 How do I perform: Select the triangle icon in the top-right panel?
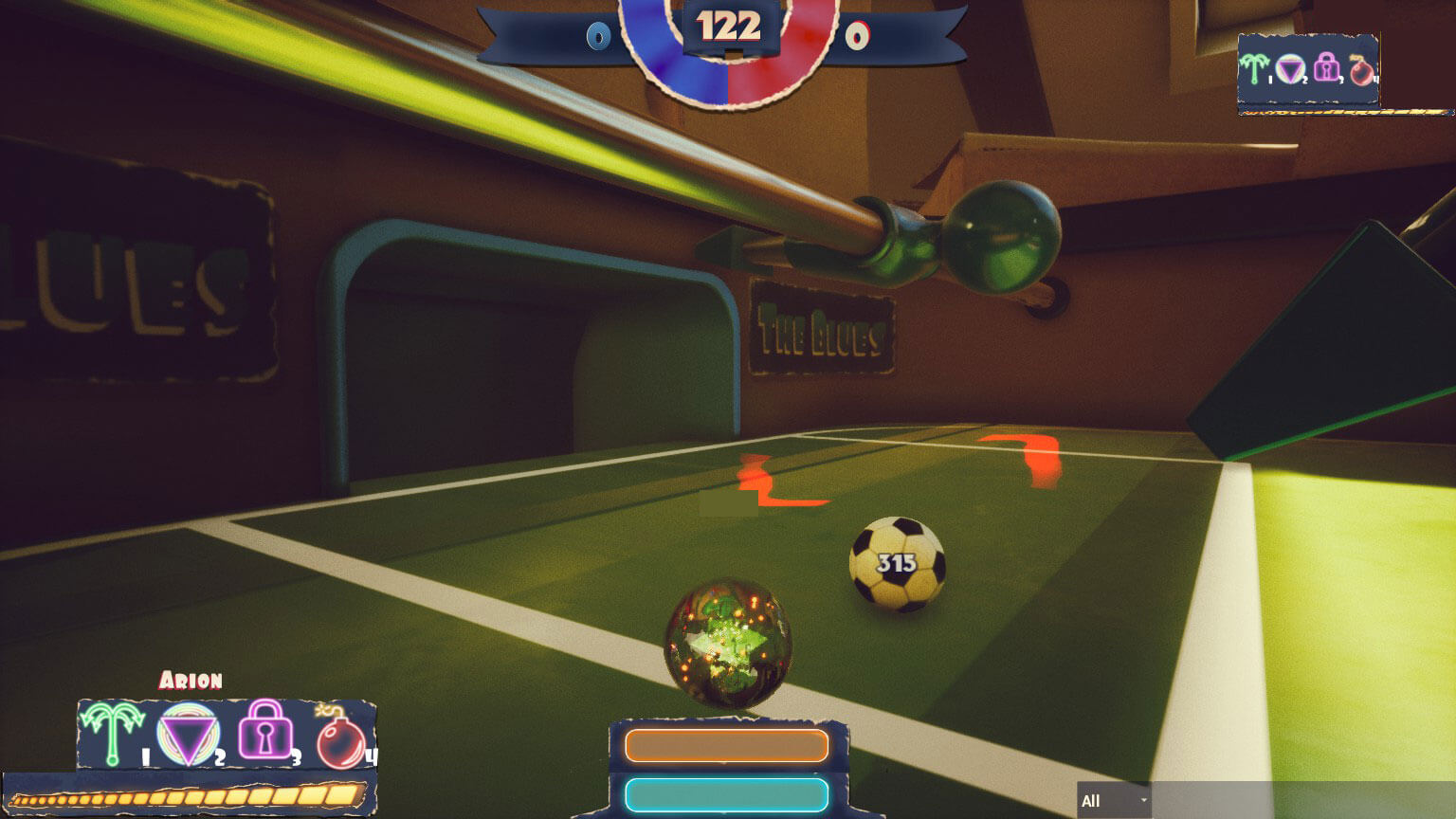pos(1291,68)
